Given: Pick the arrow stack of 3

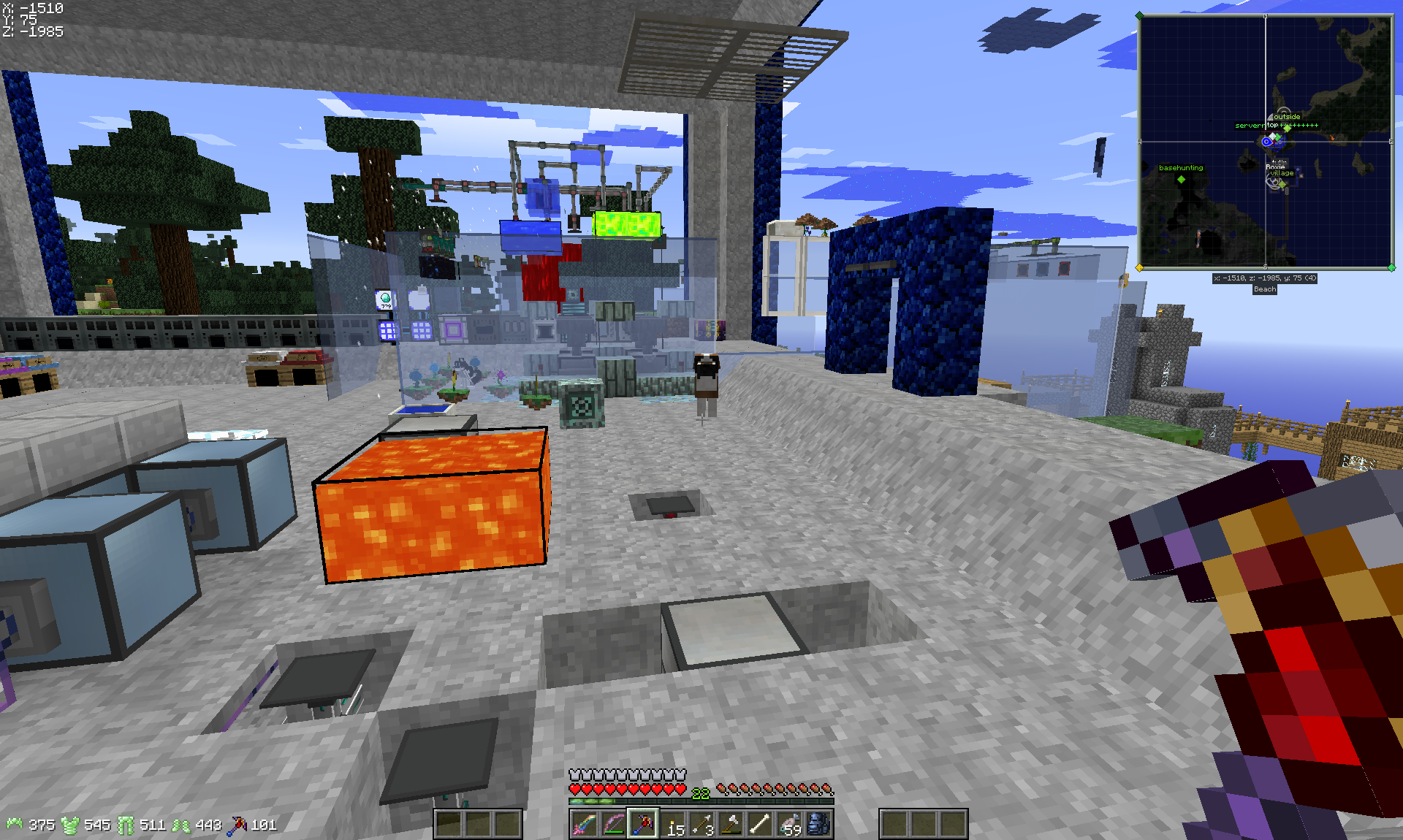Looking at the screenshot, I should coord(701,825).
